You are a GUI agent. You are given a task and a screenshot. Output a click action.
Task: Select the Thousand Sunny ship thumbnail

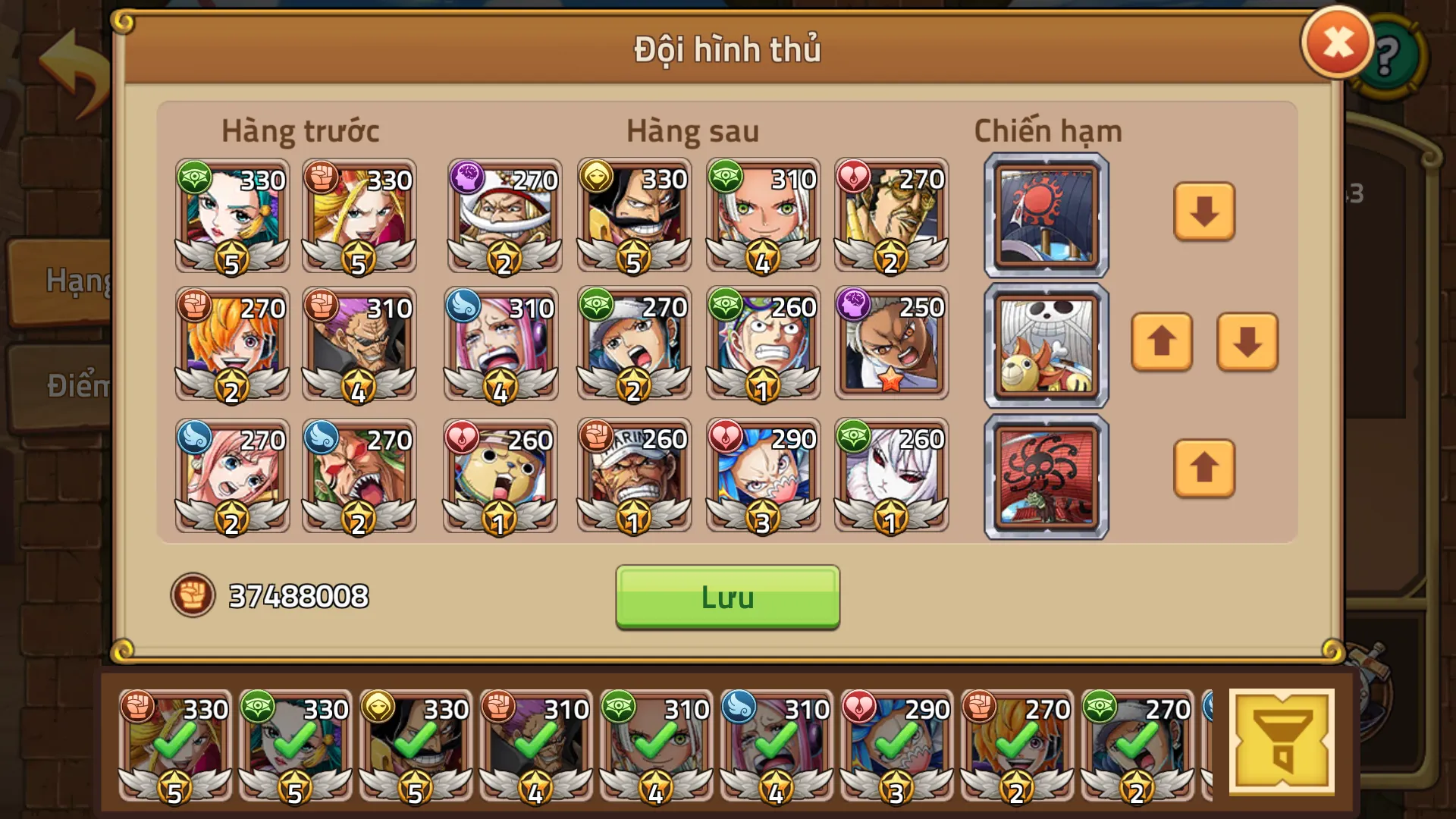tap(1045, 344)
